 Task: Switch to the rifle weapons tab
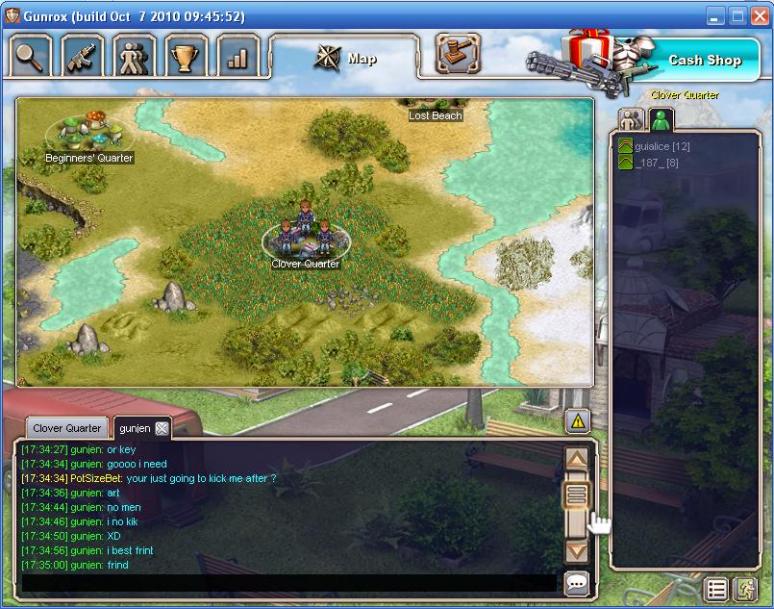[83, 56]
